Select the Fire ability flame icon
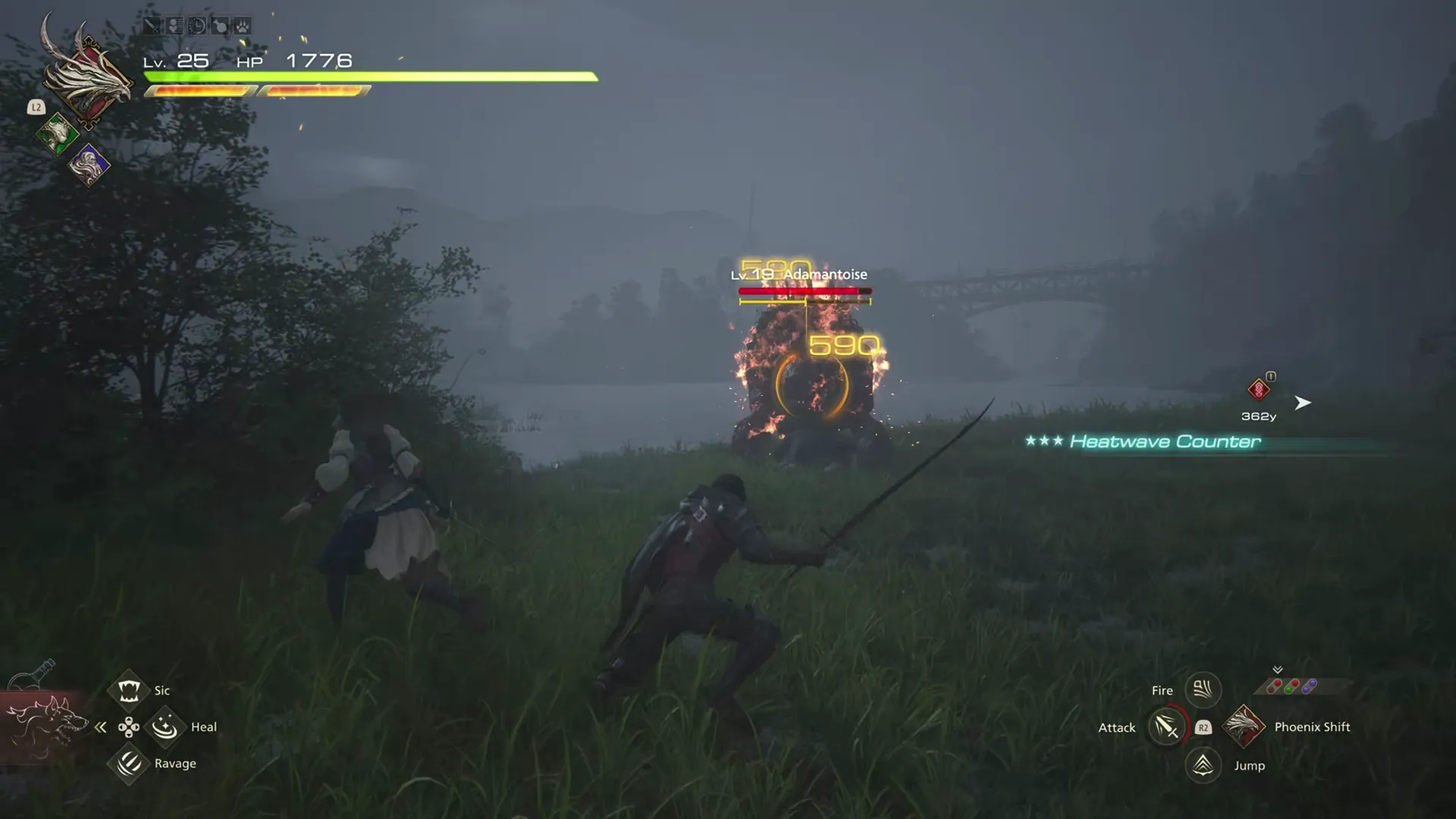The height and width of the screenshot is (819, 1456). (1203, 689)
